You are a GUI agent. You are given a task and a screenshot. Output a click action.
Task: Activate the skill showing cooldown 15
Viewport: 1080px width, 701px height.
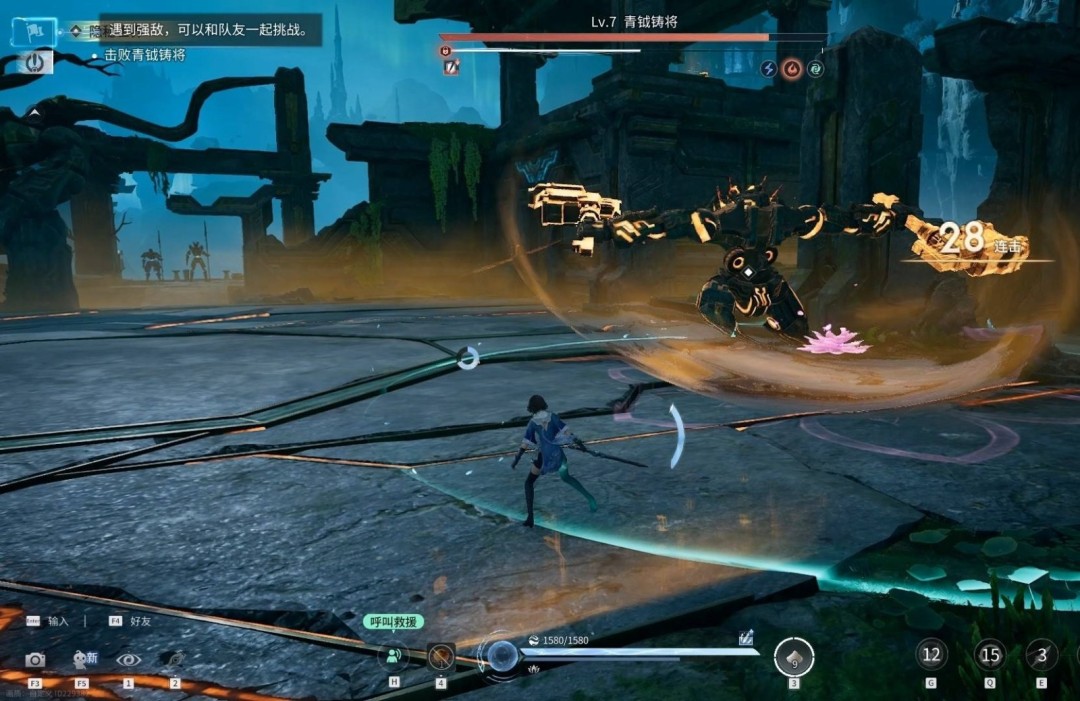[990, 655]
